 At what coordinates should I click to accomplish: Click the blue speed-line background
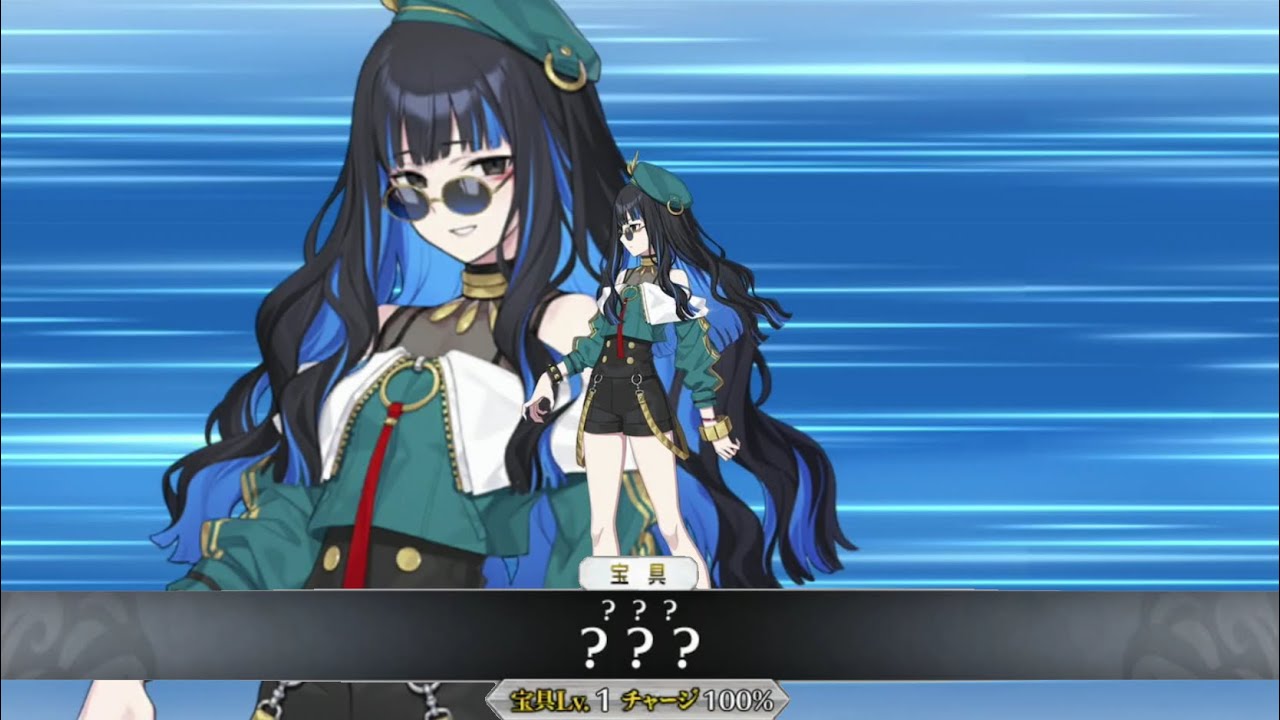[x=1050, y=200]
